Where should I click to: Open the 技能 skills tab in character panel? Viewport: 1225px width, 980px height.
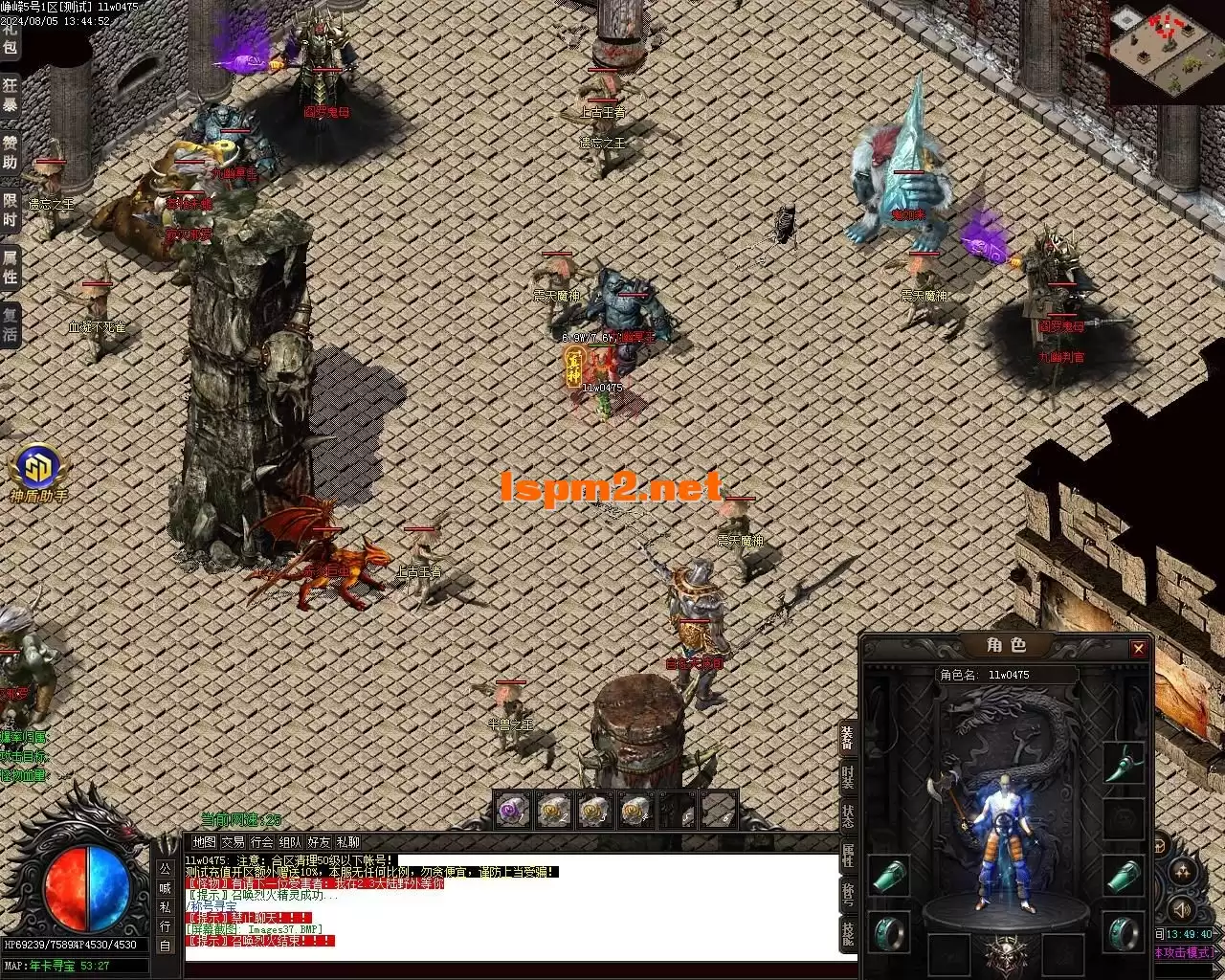tap(848, 931)
